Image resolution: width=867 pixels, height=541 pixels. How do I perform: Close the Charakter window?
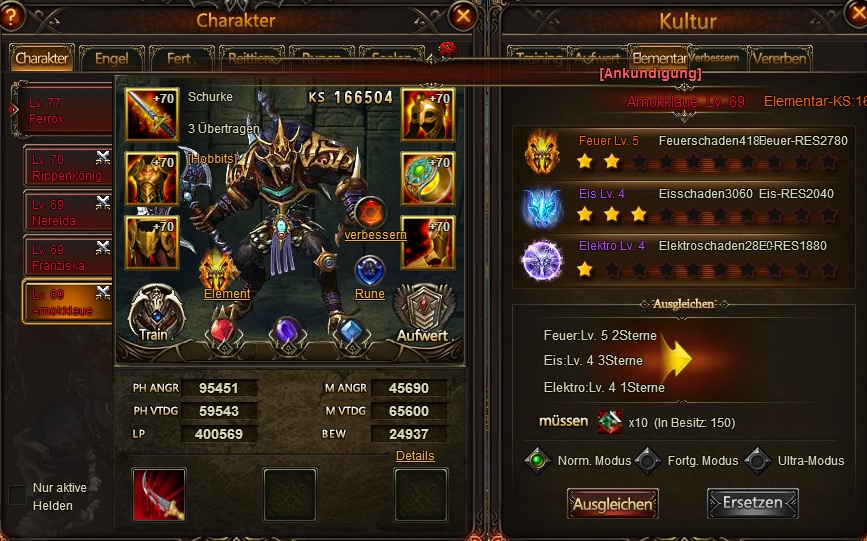click(462, 16)
